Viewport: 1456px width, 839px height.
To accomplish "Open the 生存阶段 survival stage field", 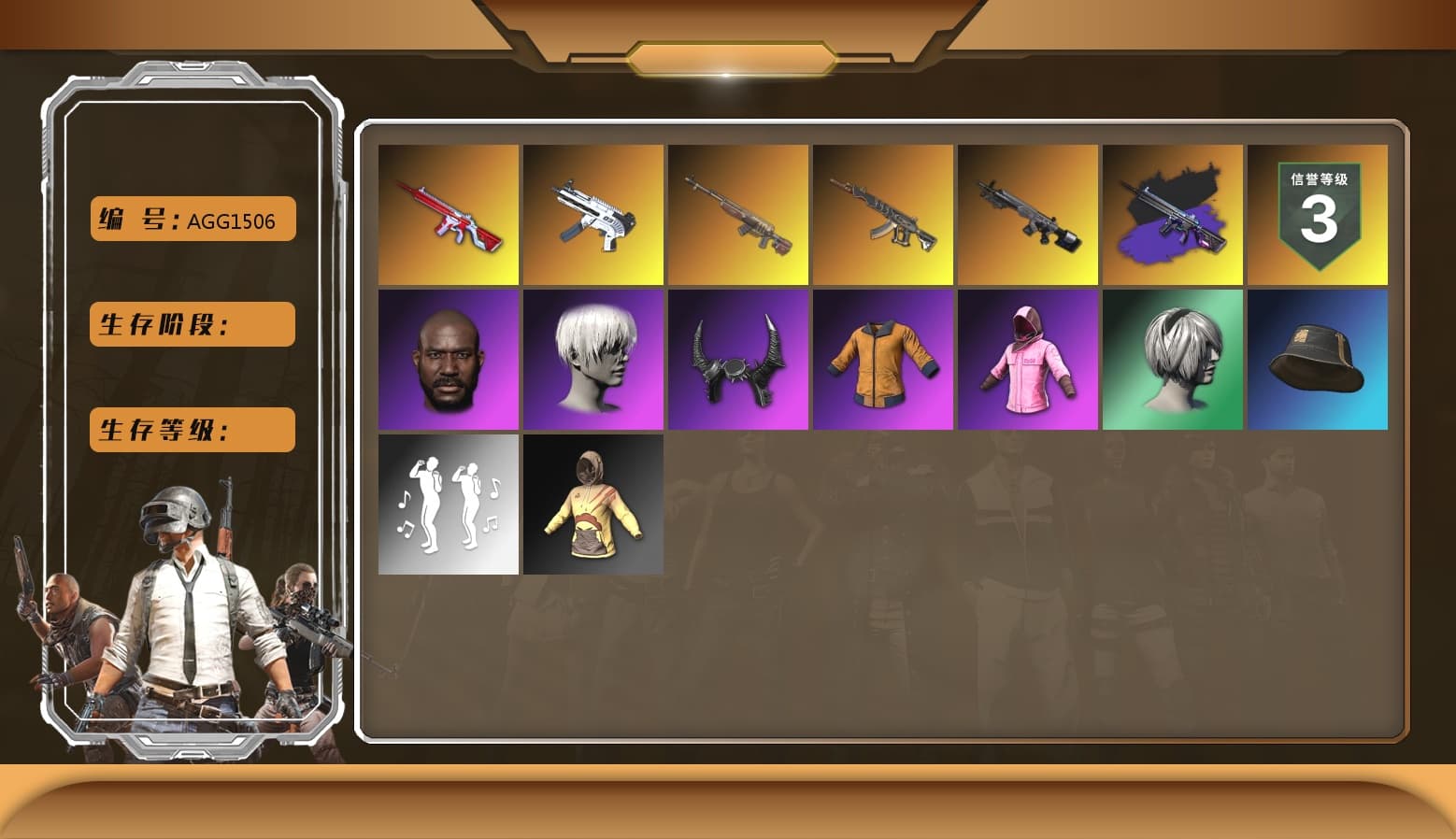I will 191,324.
